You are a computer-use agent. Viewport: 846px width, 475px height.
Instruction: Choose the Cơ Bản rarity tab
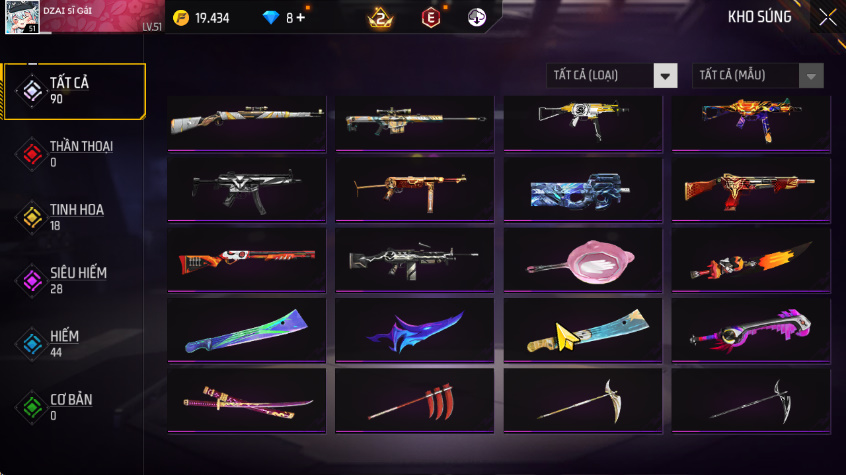click(x=74, y=407)
